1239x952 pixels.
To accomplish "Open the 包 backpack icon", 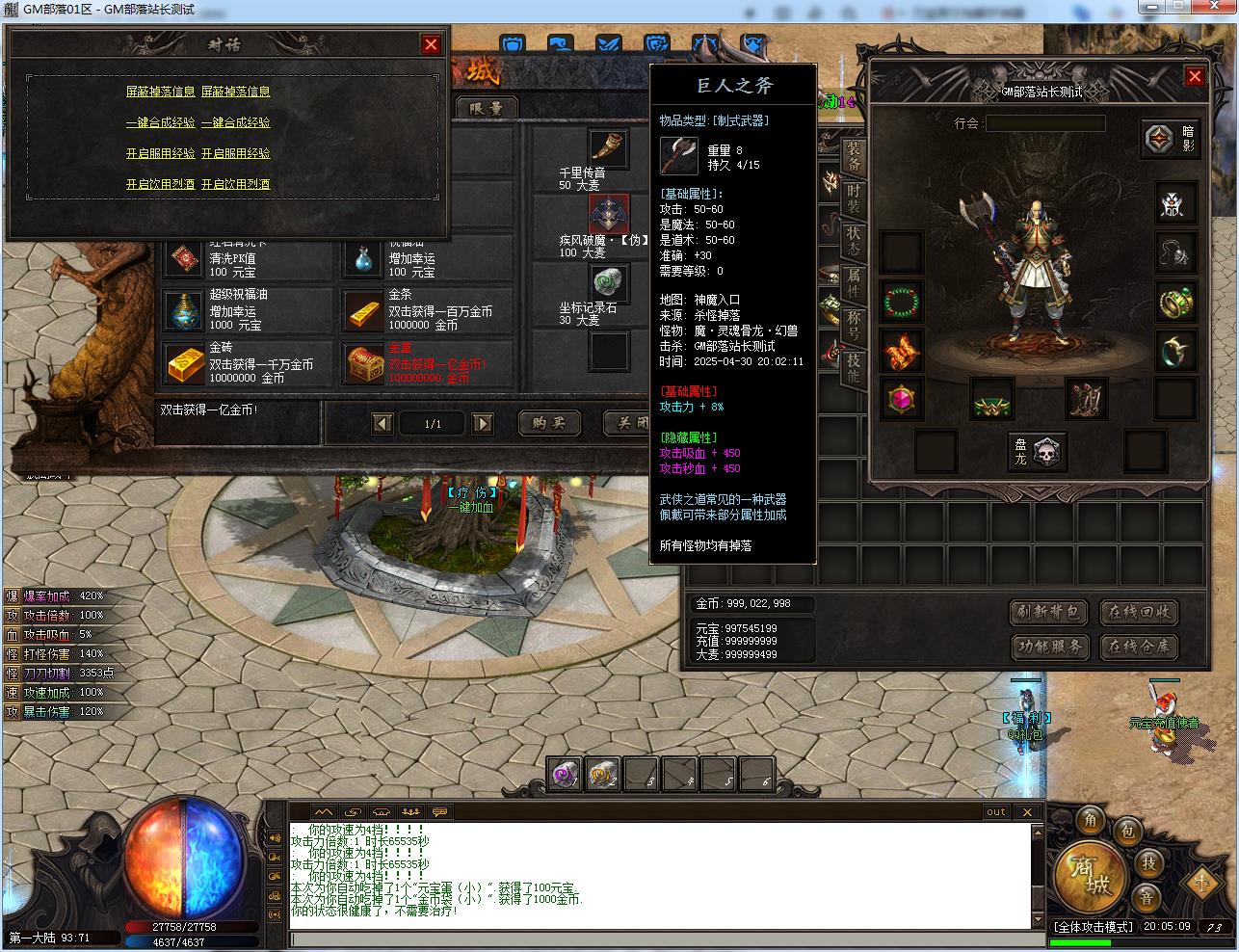I will click(1128, 833).
